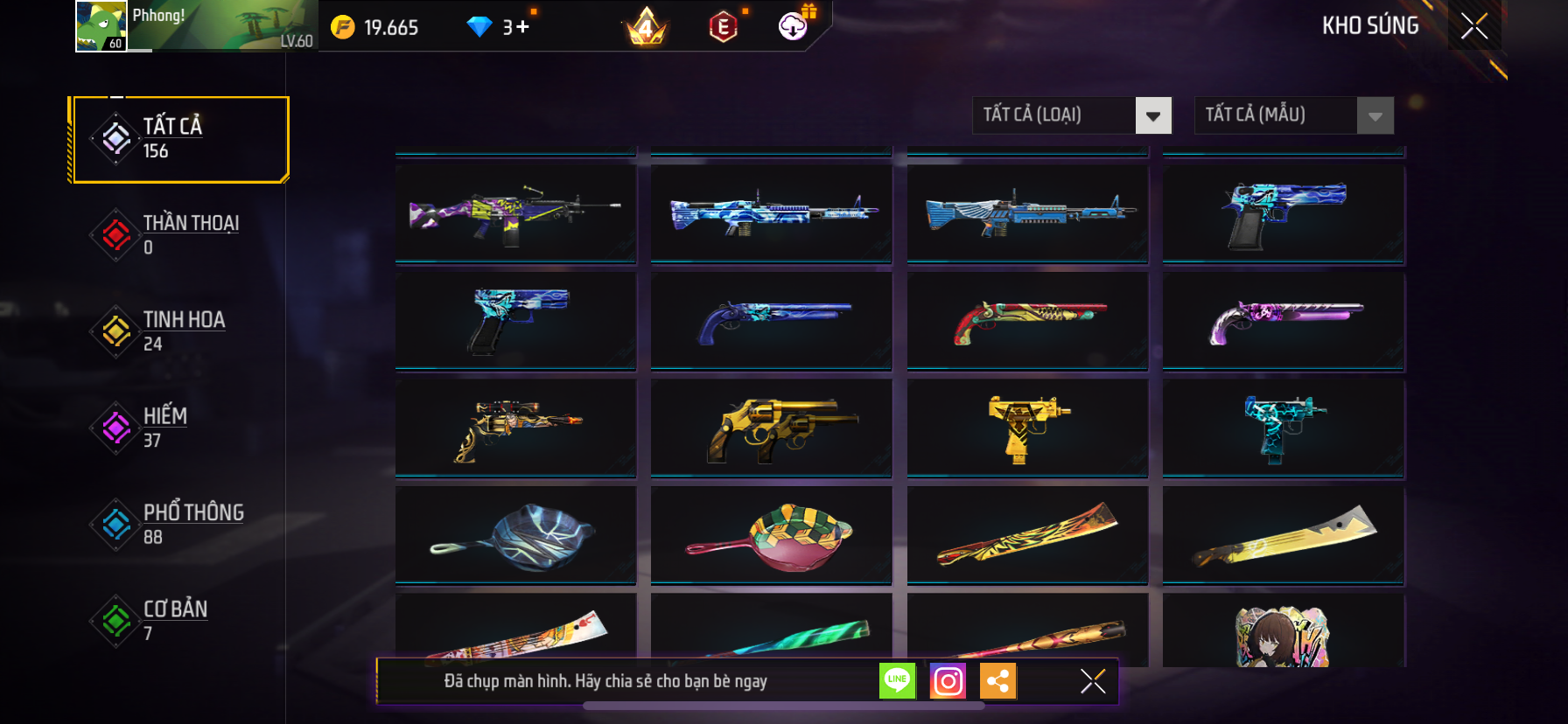
Task: Open the player profile avatar
Action: (101, 26)
